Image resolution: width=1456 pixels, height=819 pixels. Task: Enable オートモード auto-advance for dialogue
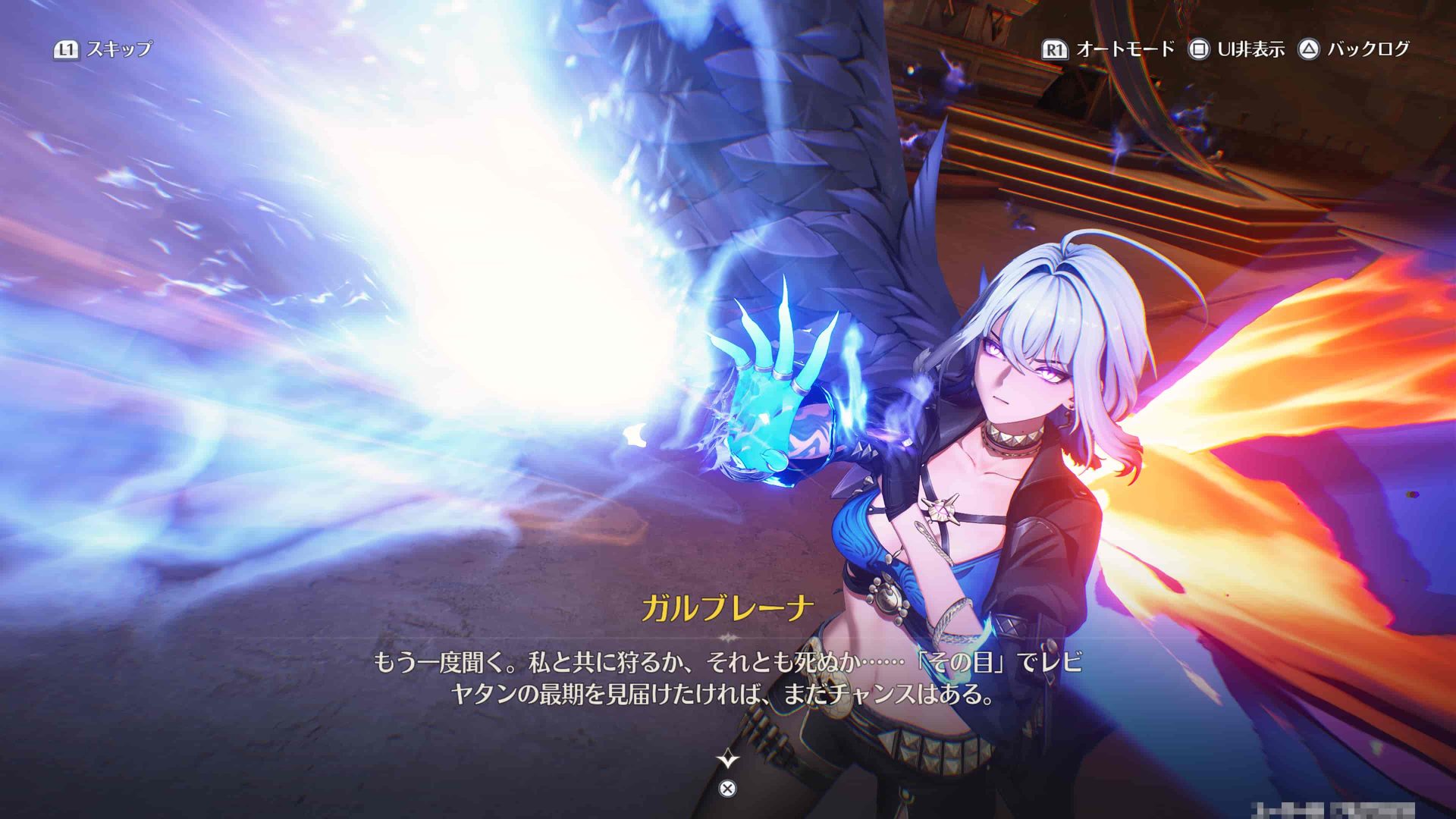pos(1109,49)
